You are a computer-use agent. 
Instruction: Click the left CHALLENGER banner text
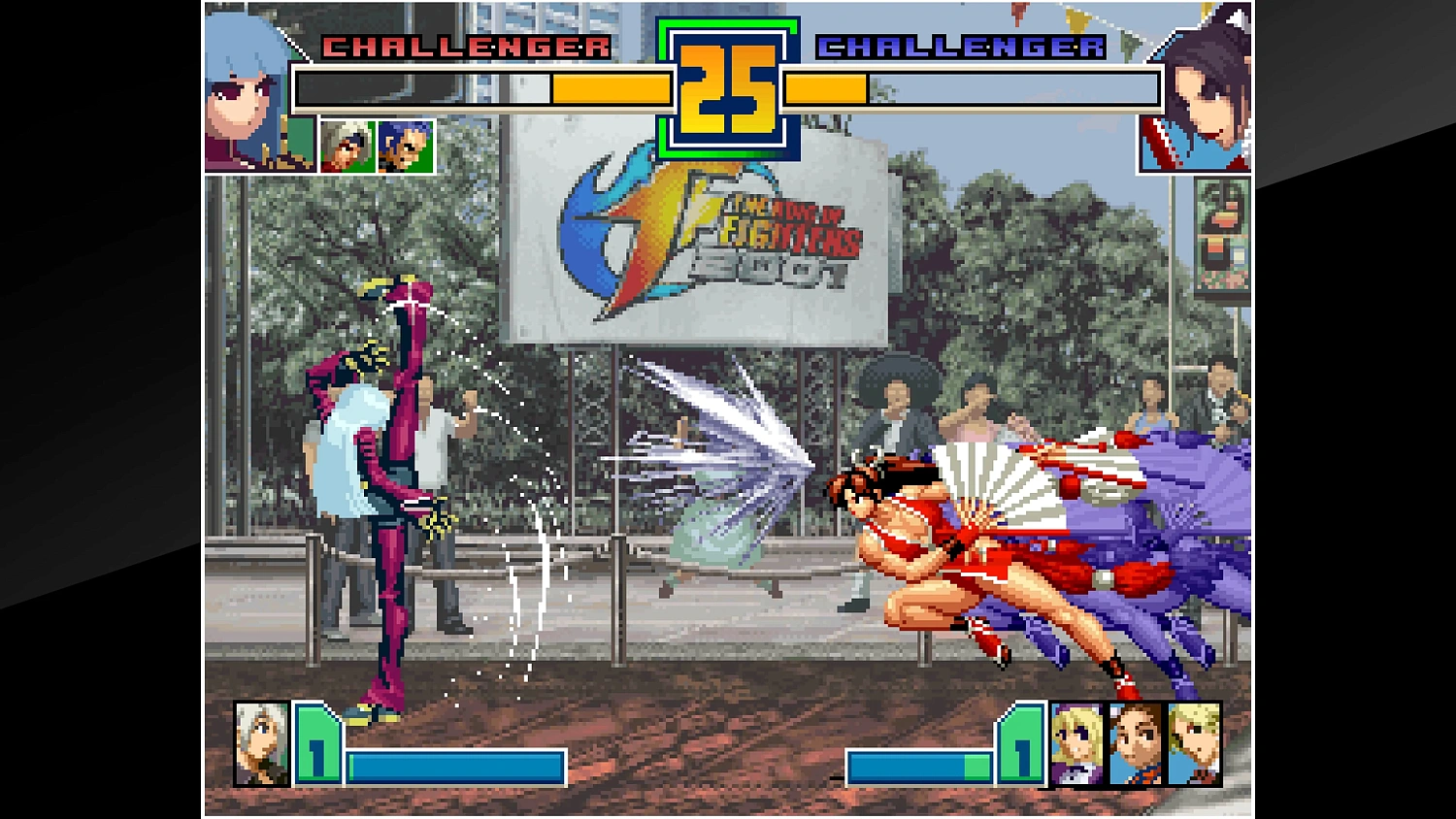(464, 44)
